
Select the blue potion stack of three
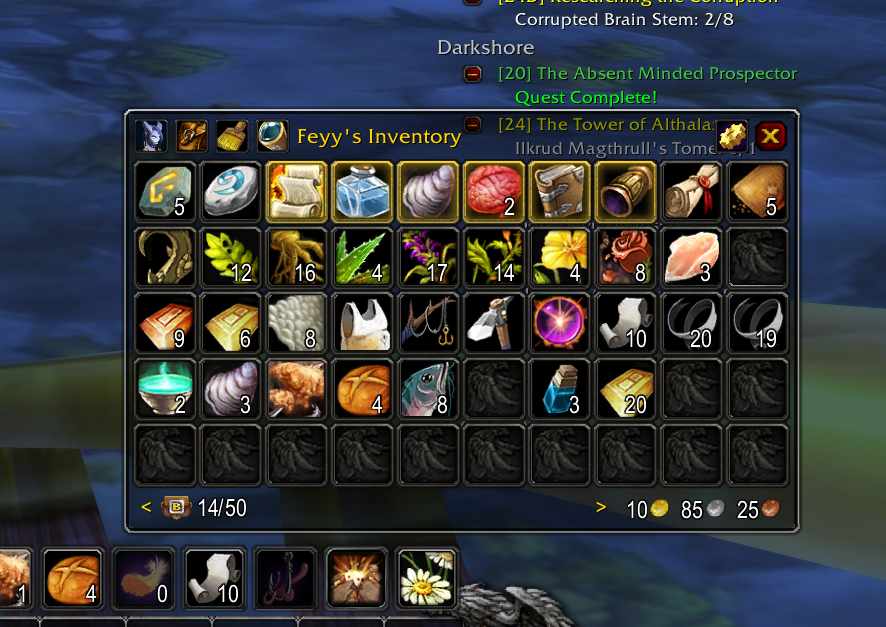559,388
